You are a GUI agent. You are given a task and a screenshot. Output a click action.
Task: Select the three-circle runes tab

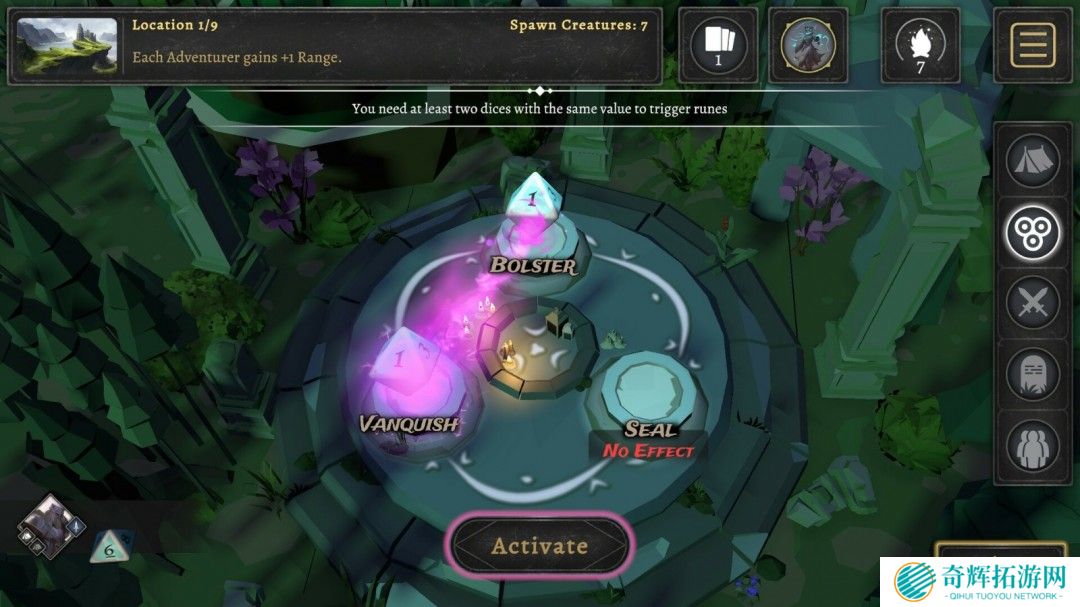click(x=1033, y=232)
